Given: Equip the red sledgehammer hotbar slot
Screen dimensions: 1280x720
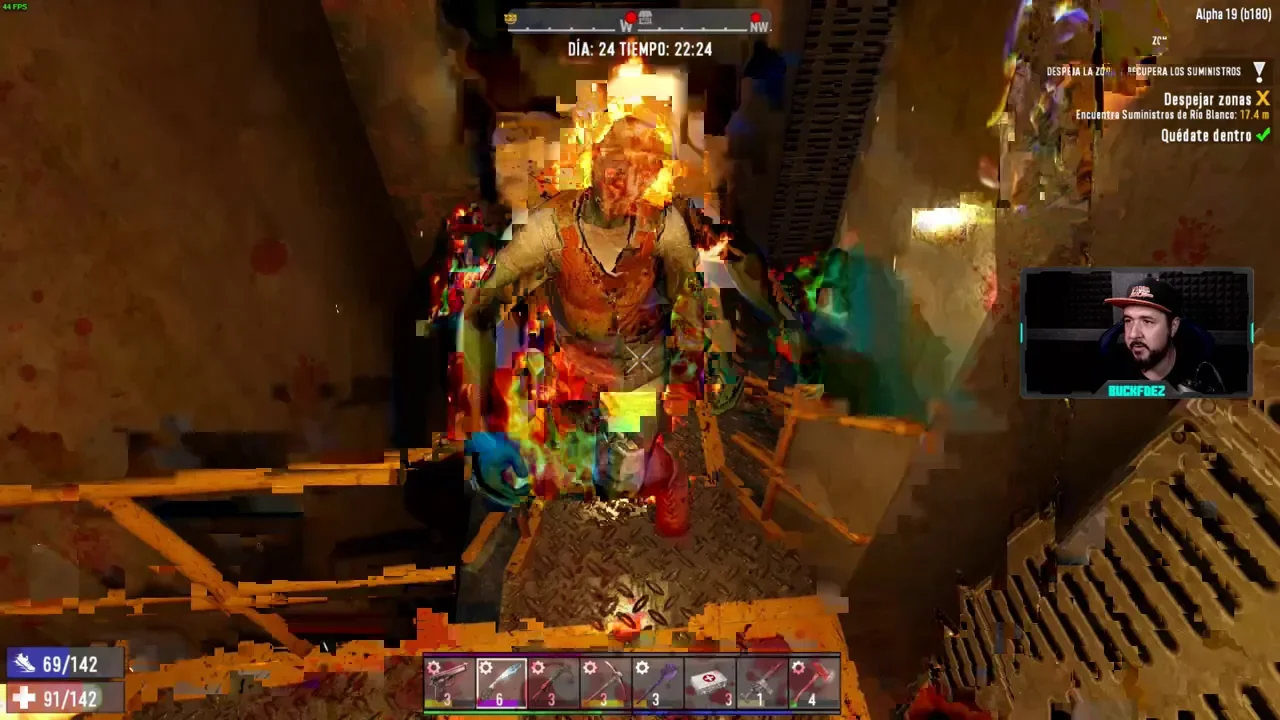Looking at the screenshot, I should coord(813,683).
